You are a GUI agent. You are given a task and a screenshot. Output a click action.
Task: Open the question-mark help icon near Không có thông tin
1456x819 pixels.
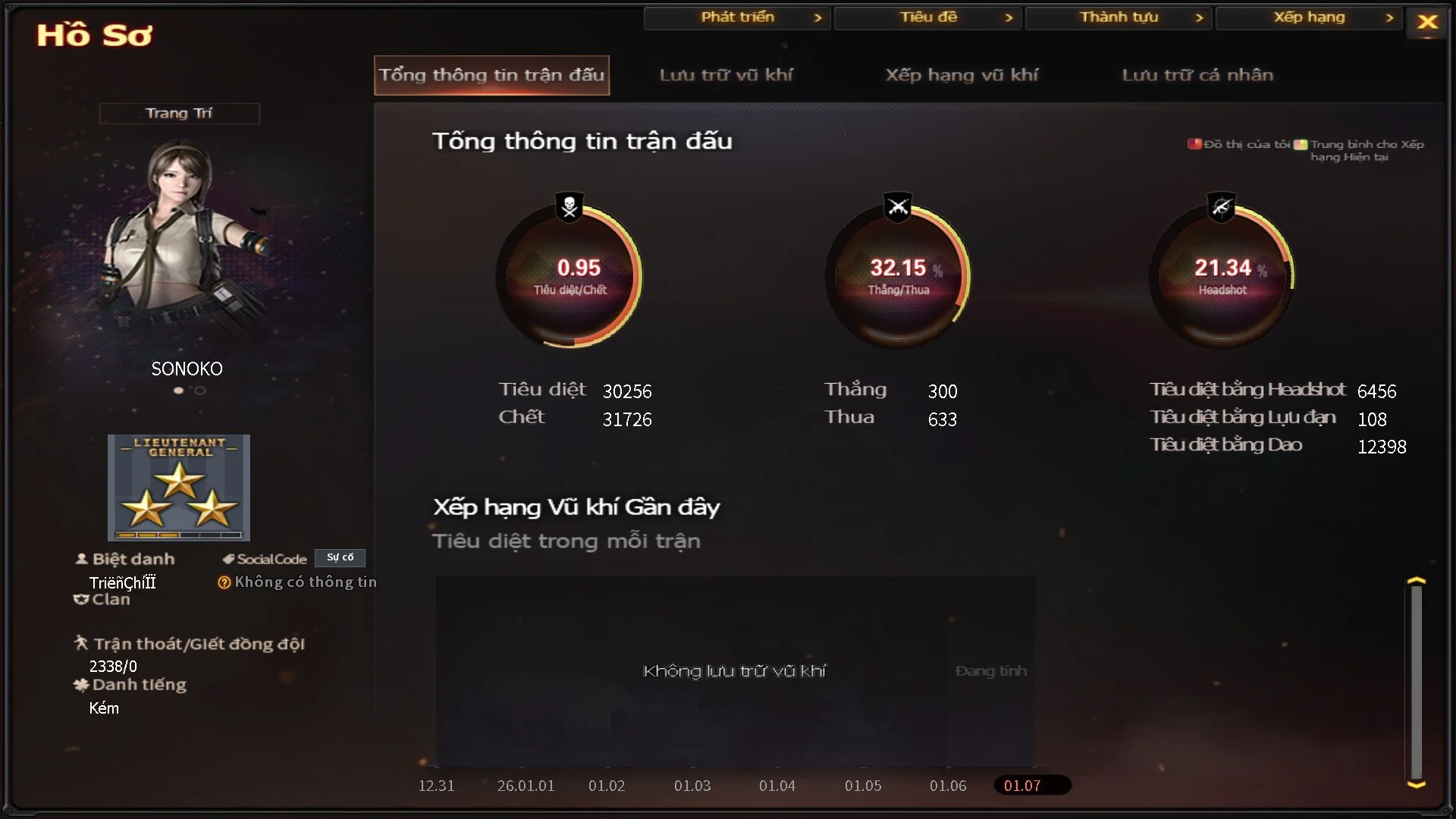coord(224,582)
